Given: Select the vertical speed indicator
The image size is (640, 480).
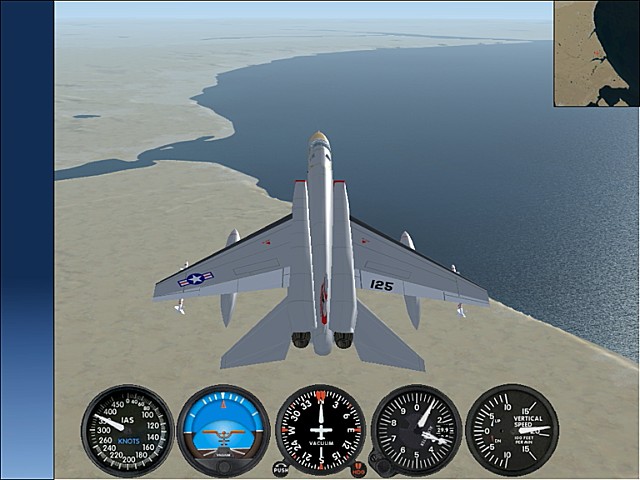Looking at the screenshot, I should (512, 430).
